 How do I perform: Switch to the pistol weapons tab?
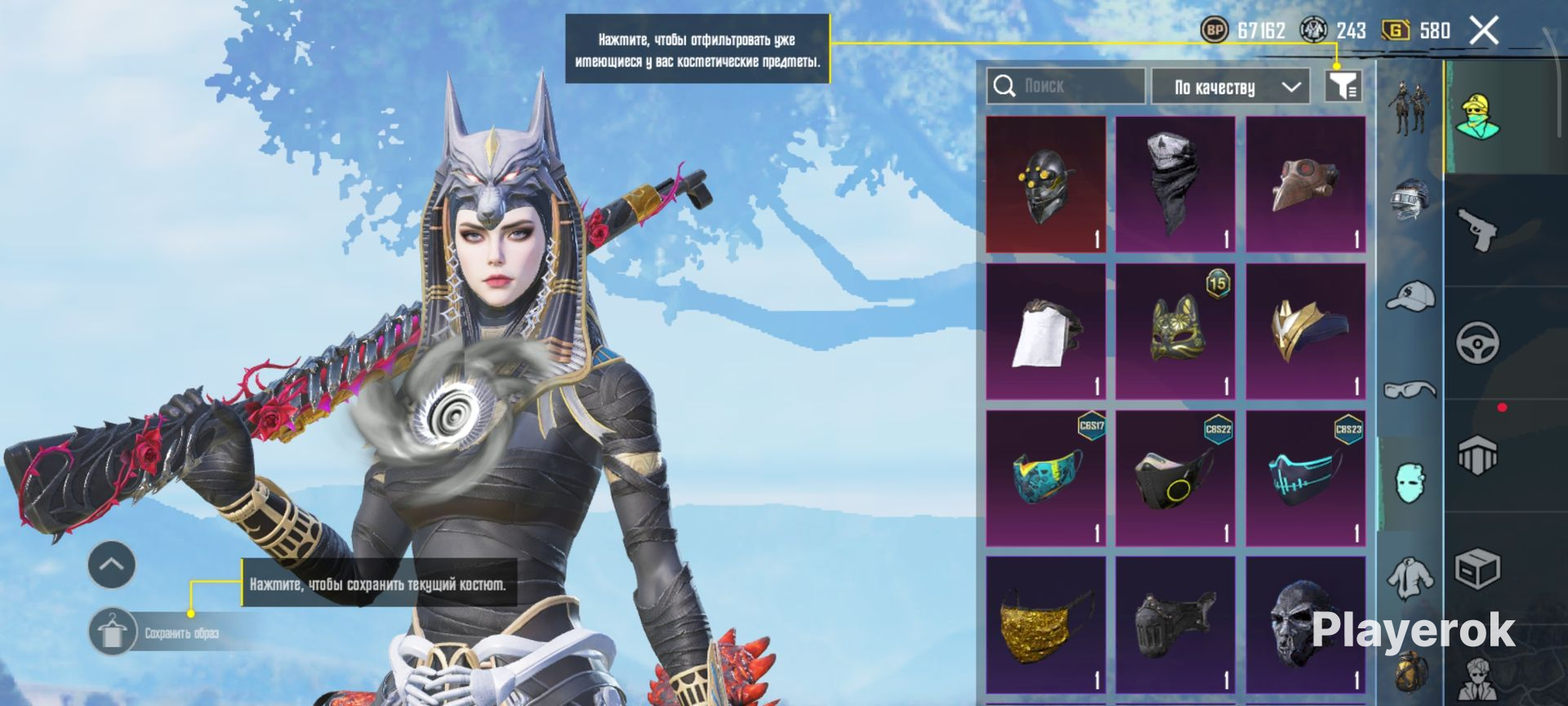click(1478, 230)
